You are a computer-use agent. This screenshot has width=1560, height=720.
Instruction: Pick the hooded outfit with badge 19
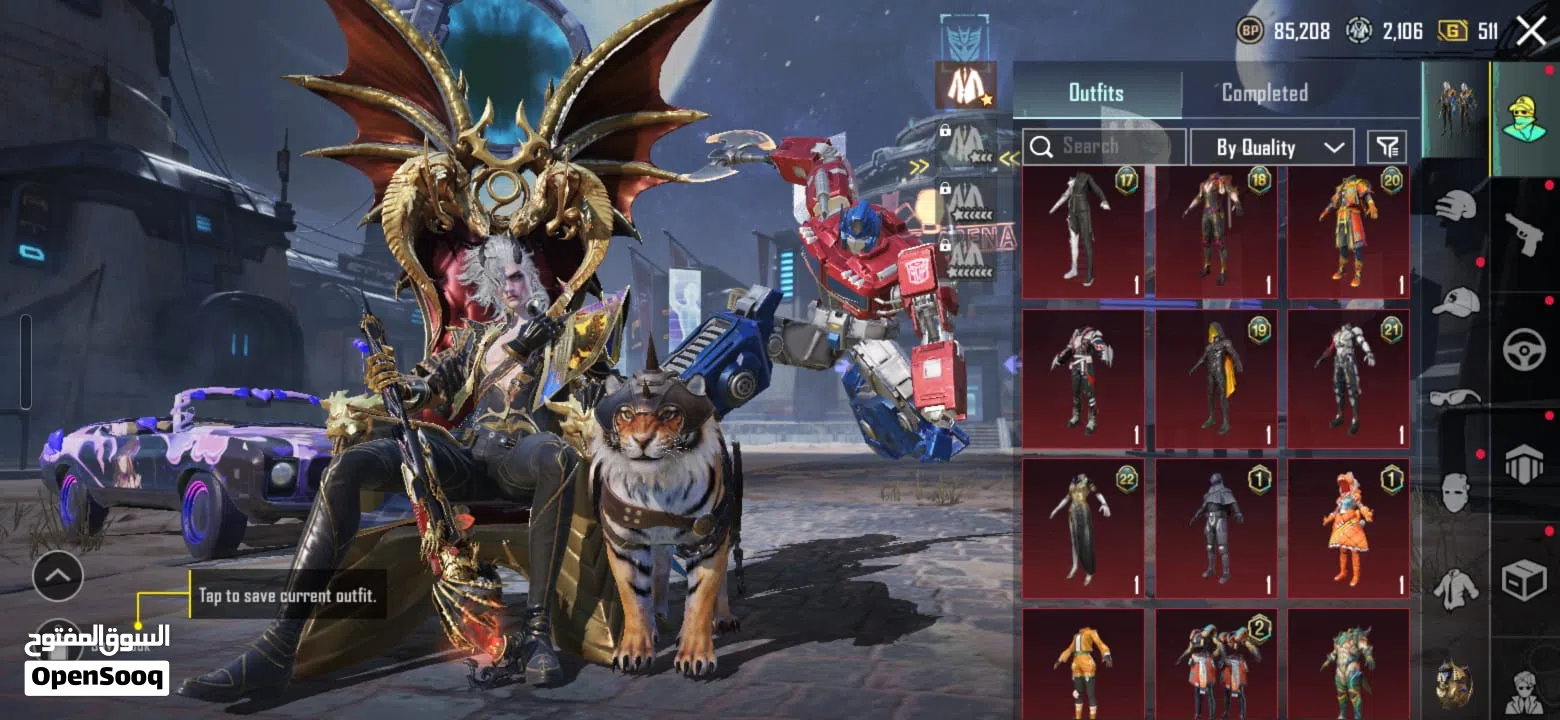pos(1216,379)
